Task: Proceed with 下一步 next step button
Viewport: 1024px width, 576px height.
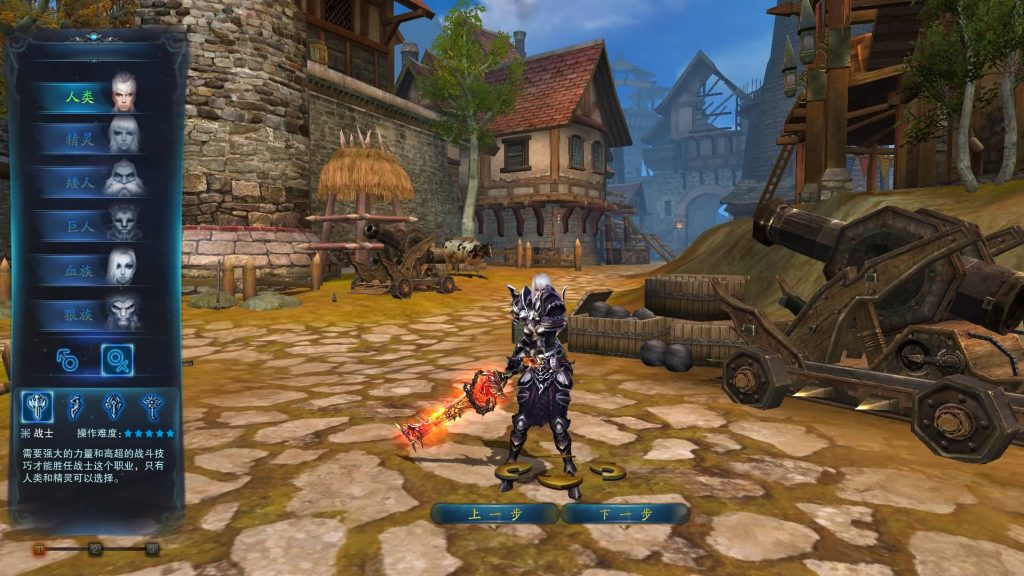Action: 625,514
